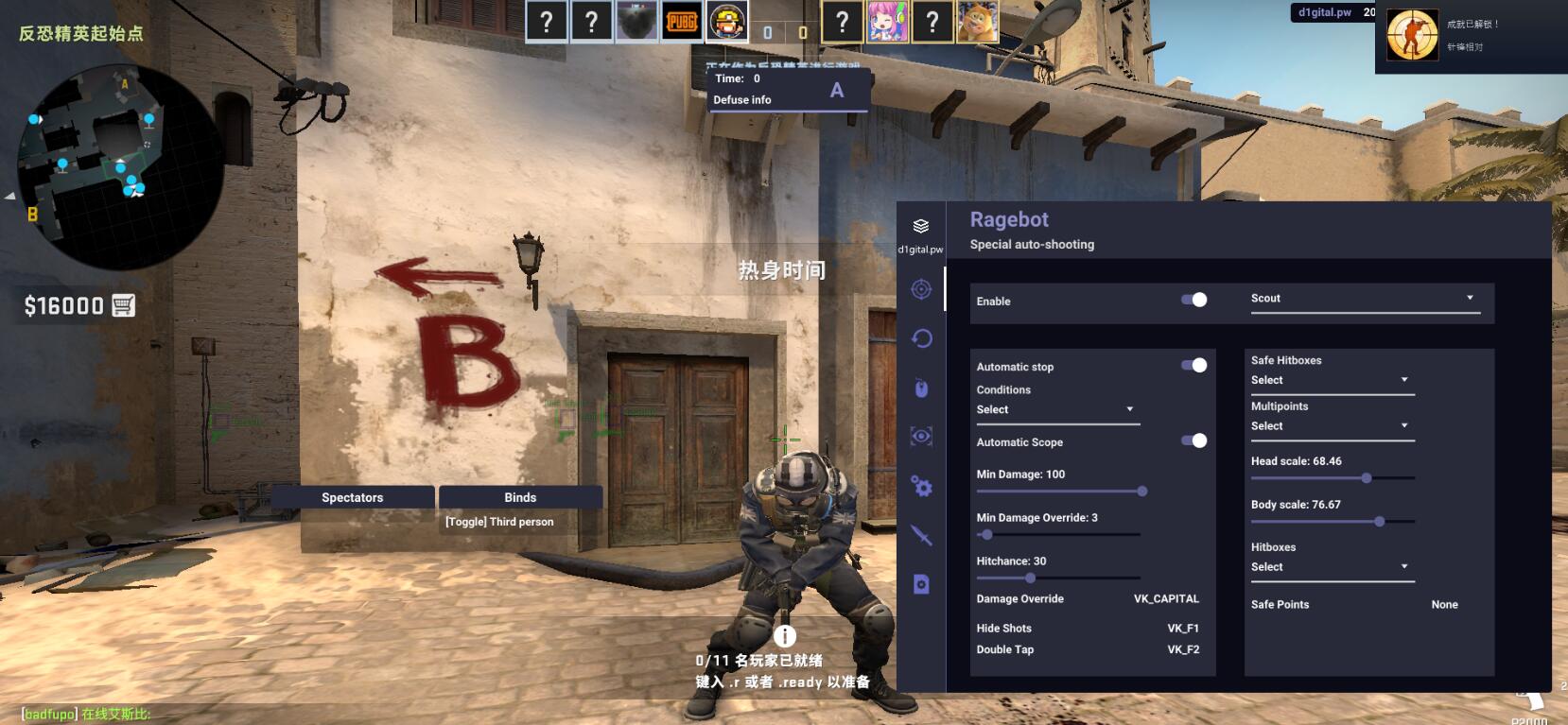The width and height of the screenshot is (1568, 725).
Task: Toggle the Ragebot Enable switch
Action: point(1193,300)
